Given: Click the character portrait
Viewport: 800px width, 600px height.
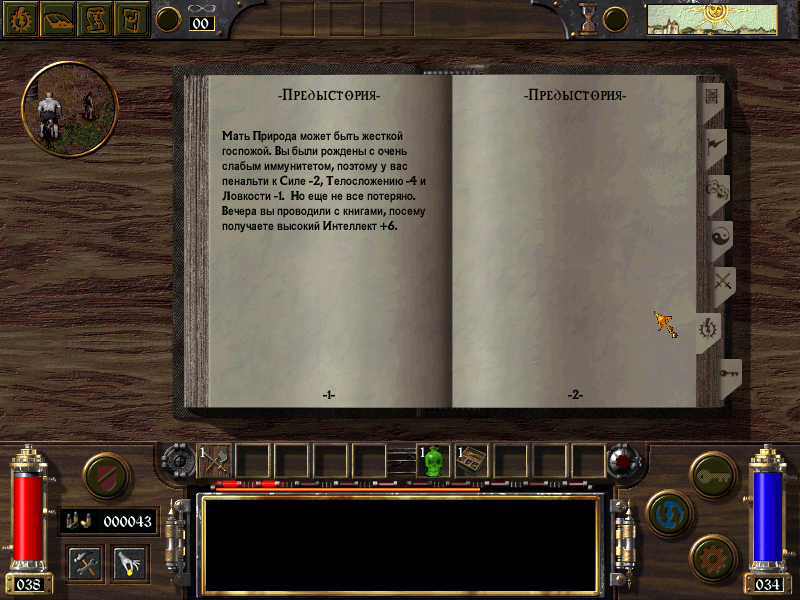Looking at the screenshot, I should [69, 108].
